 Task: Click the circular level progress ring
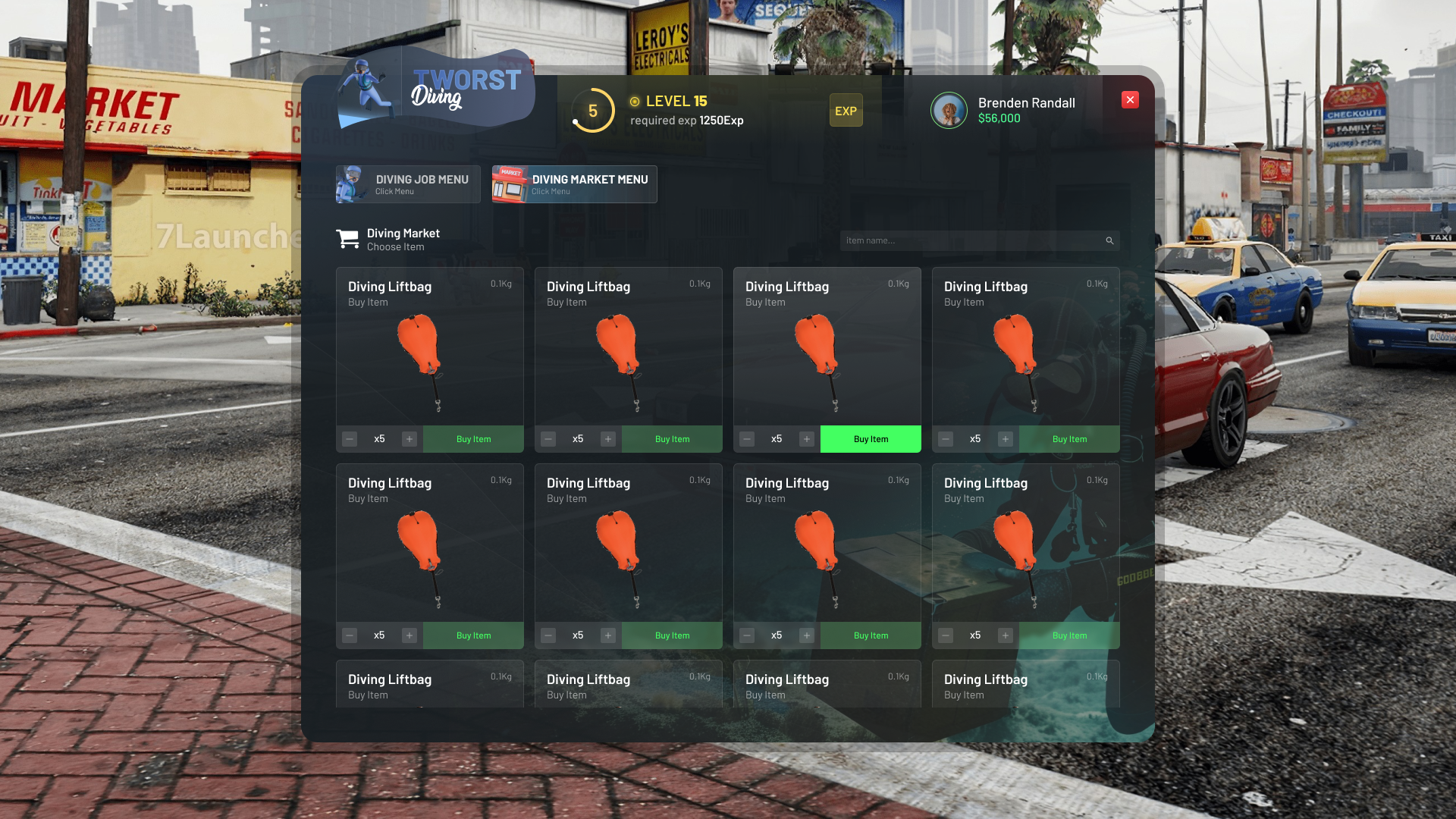pyautogui.click(x=592, y=110)
